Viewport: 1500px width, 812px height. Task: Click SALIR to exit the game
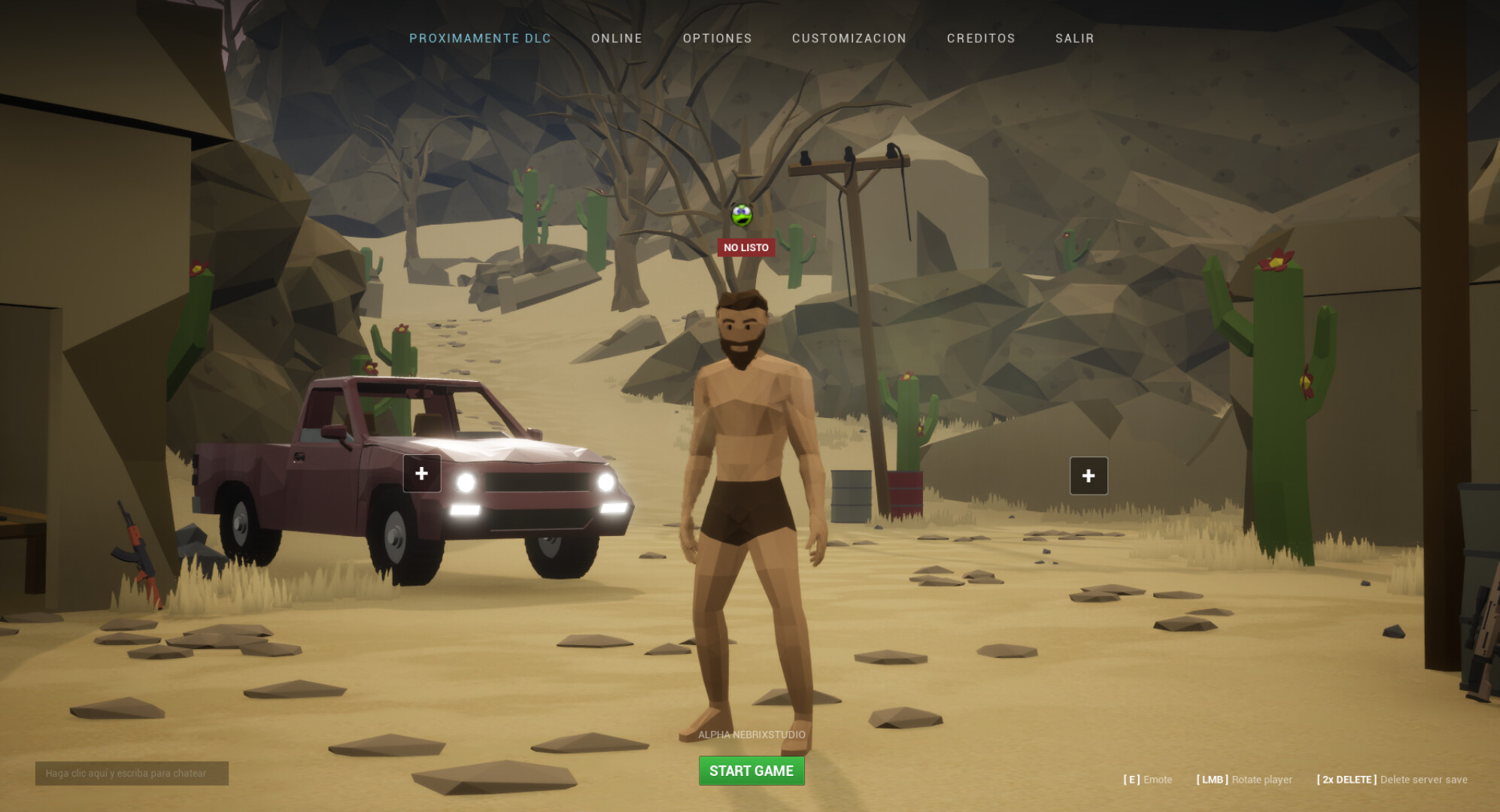click(x=1075, y=38)
